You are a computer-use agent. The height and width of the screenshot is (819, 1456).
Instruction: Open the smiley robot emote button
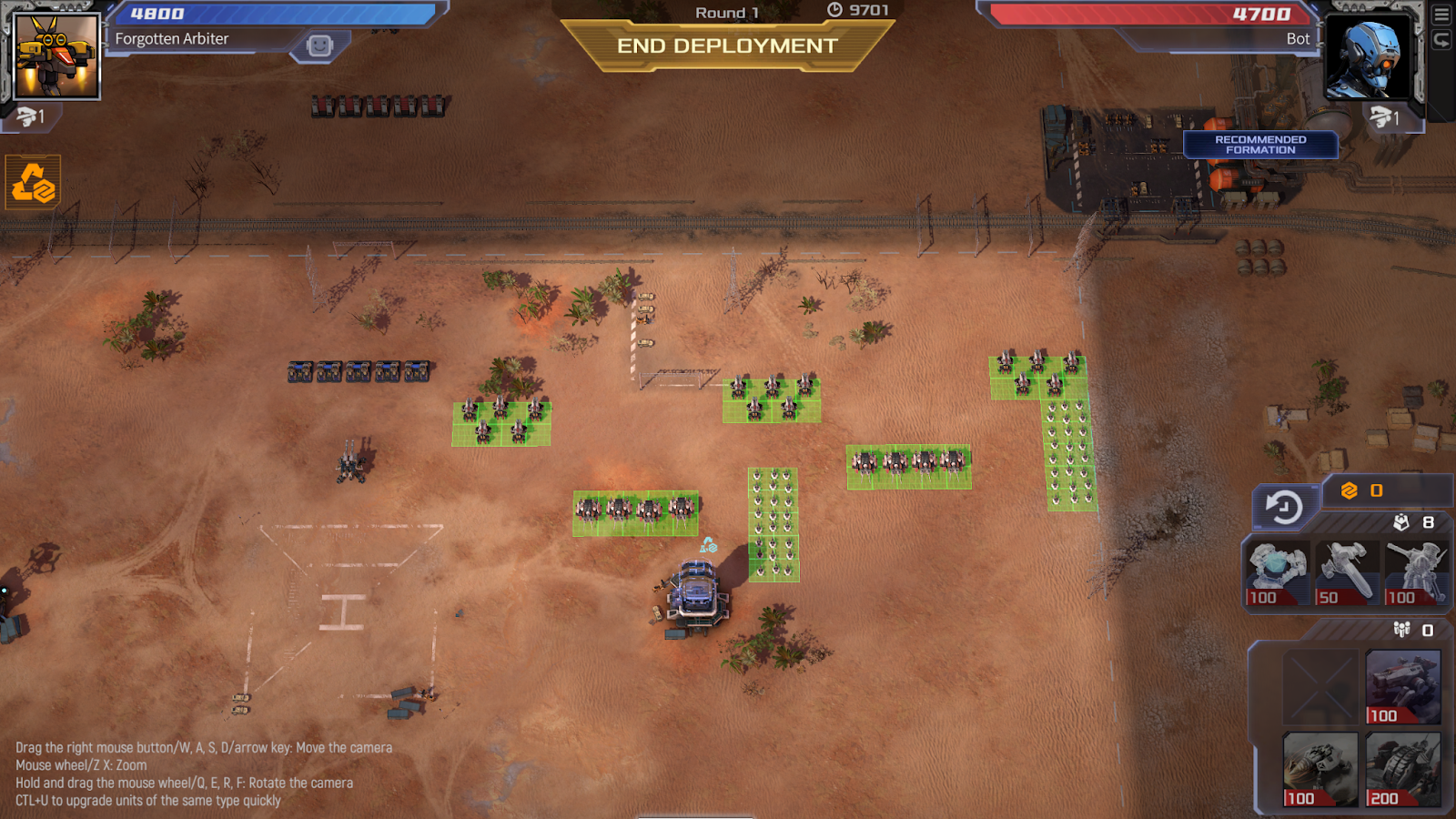(319, 45)
